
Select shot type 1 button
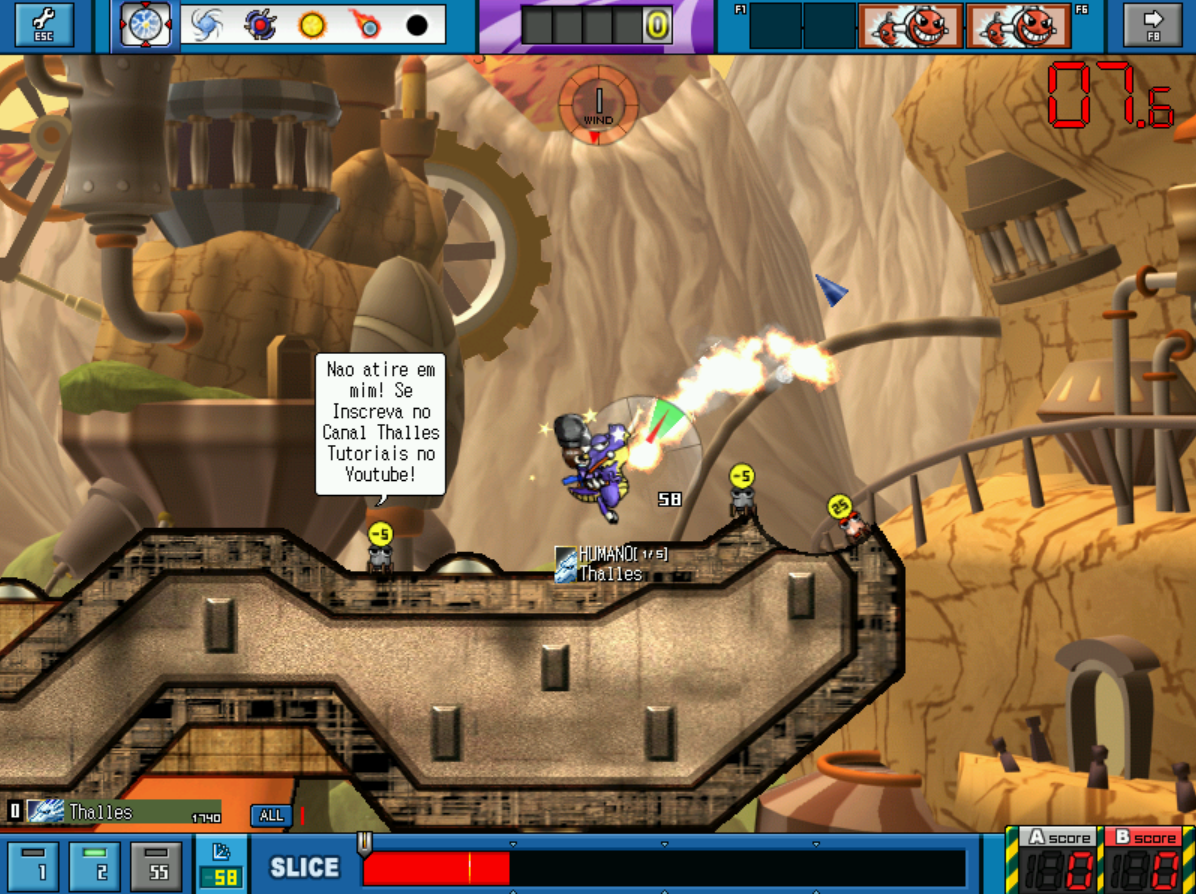(x=34, y=865)
